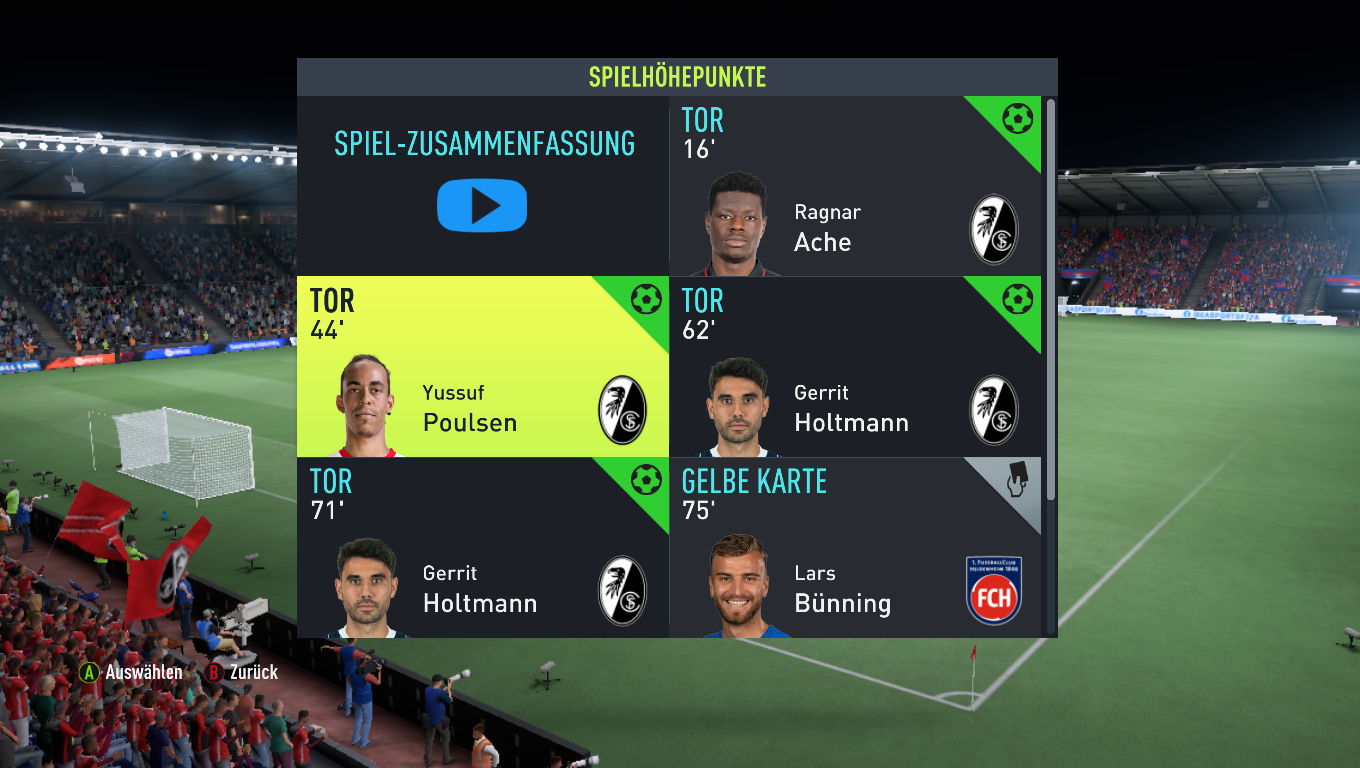Screen dimensions: 1360x768
Task: Show Lars Bünning's 75' yellow card highlight
Action: tap(855, 548)
